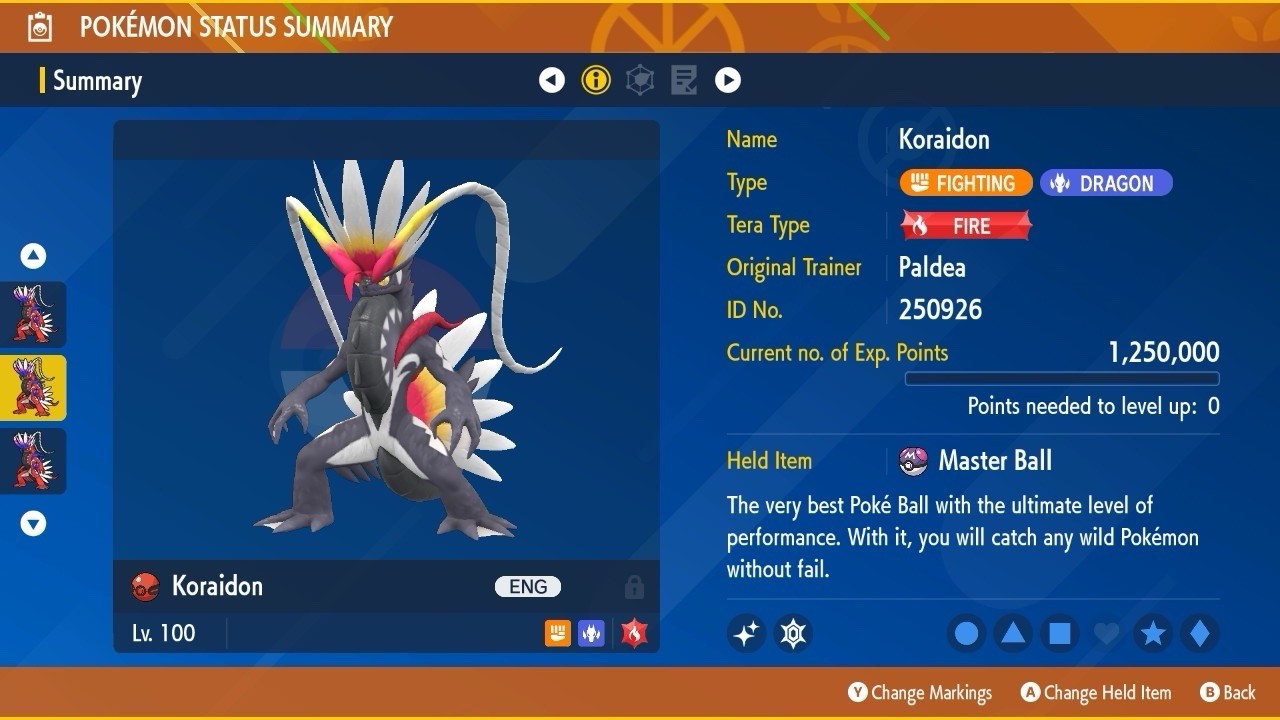Click the ENG language tag
The width and height of the screenshot is (1280, 720).
(x=528, y=587)
